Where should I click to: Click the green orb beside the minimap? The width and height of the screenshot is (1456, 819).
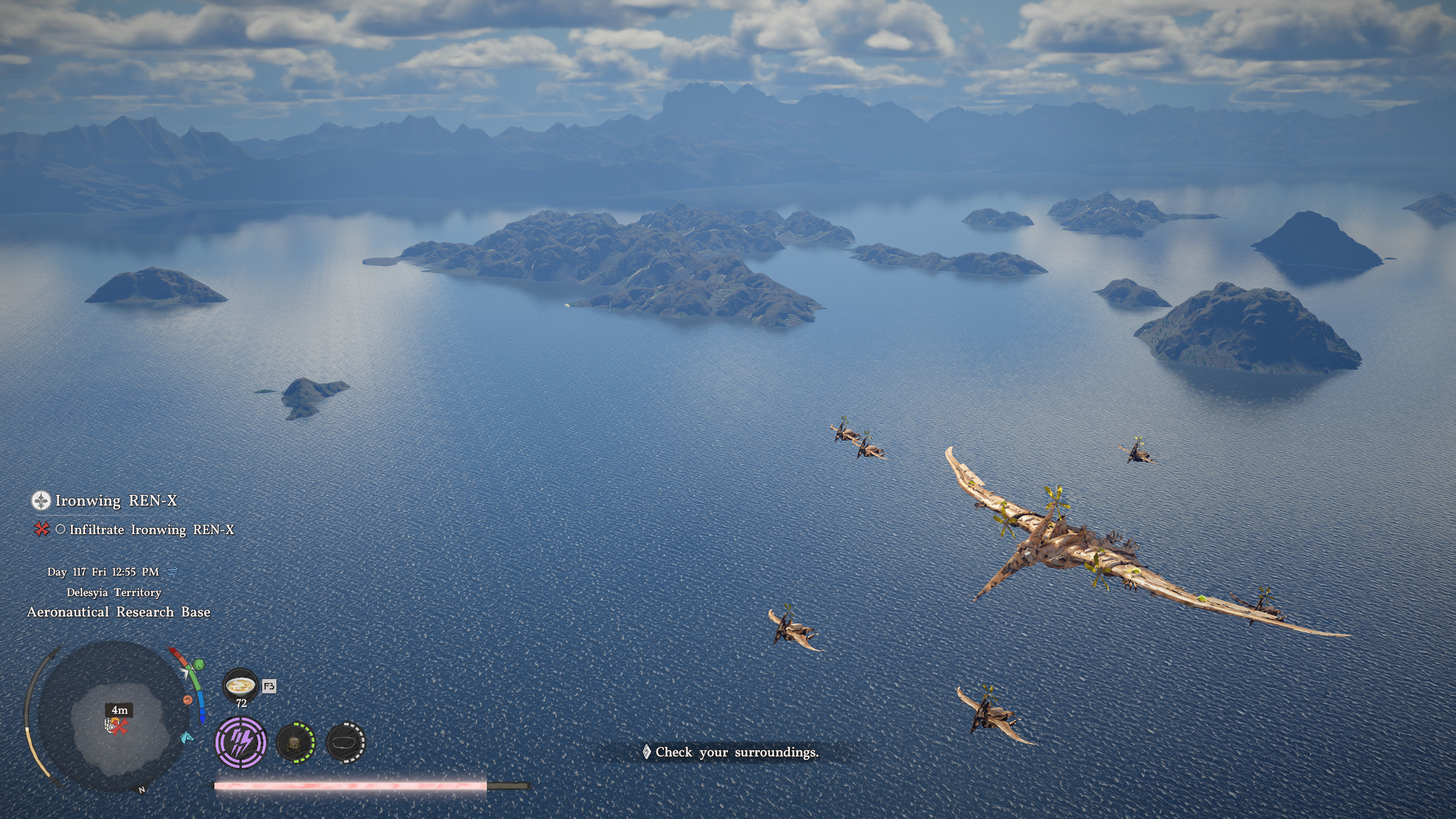point(199,664)
